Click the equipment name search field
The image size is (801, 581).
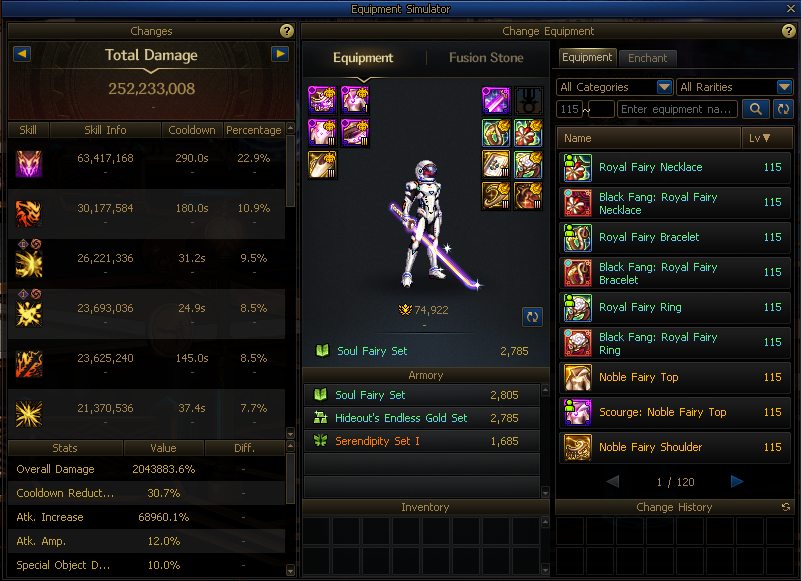(678, 109)
